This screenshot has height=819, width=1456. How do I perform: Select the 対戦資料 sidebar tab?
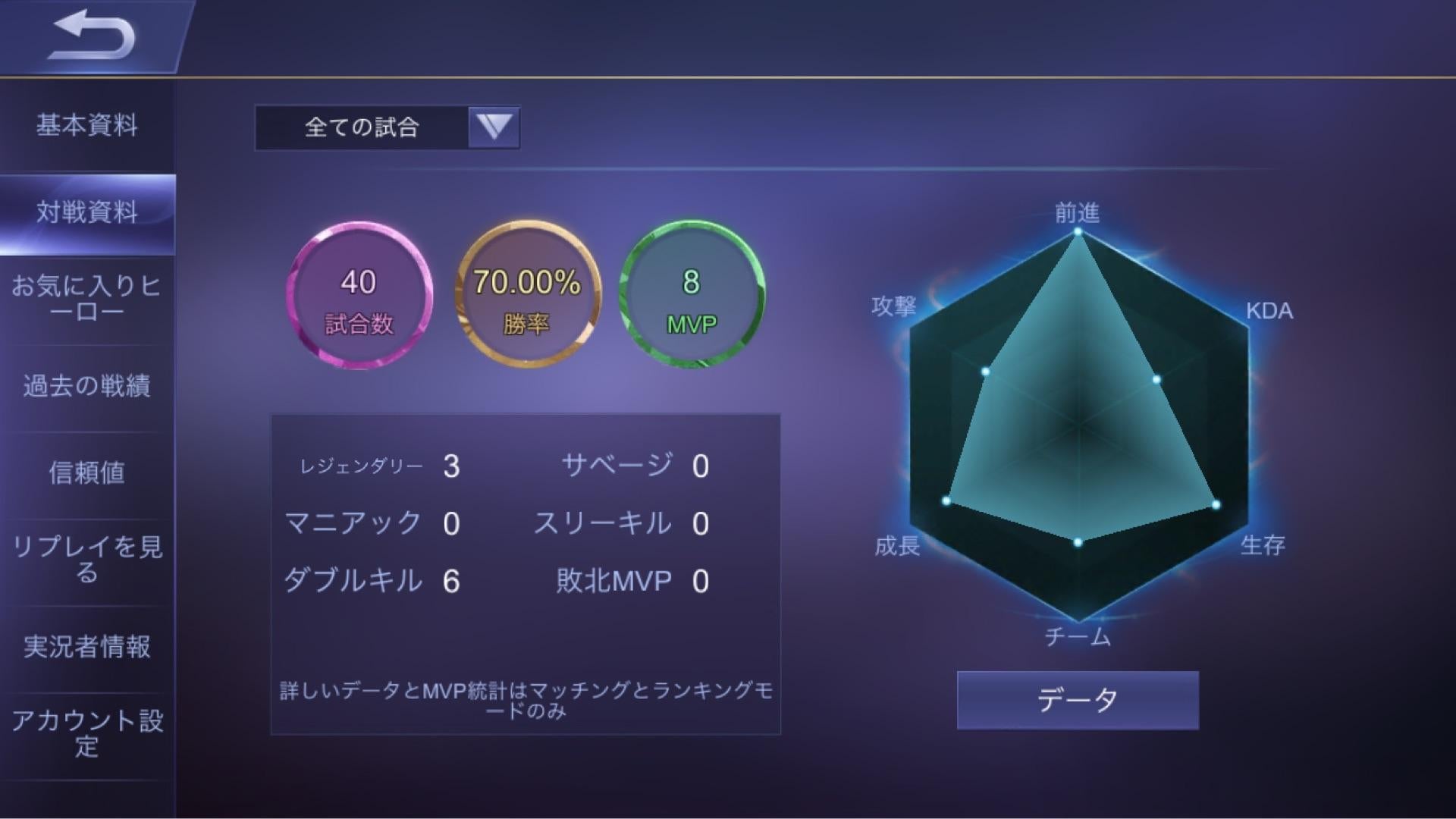click(x=89, y=213)
